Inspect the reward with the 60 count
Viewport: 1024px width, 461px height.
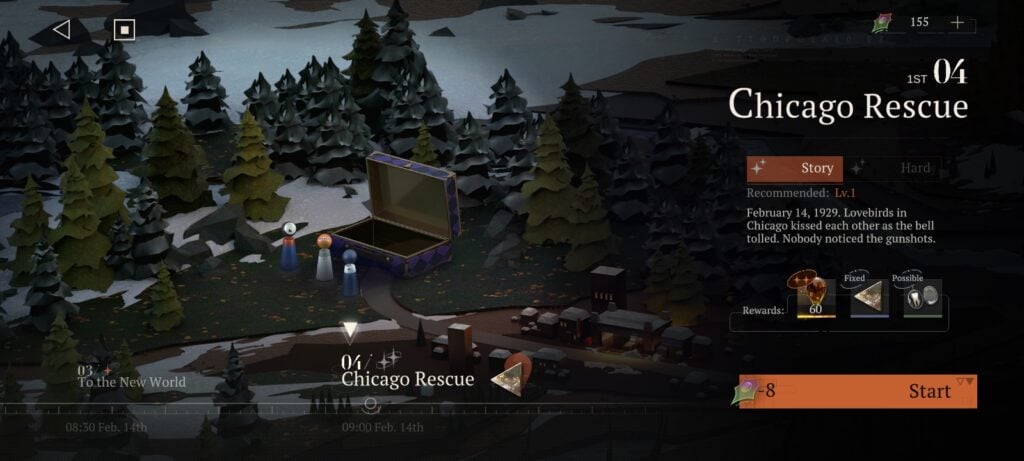click(815, 298)
